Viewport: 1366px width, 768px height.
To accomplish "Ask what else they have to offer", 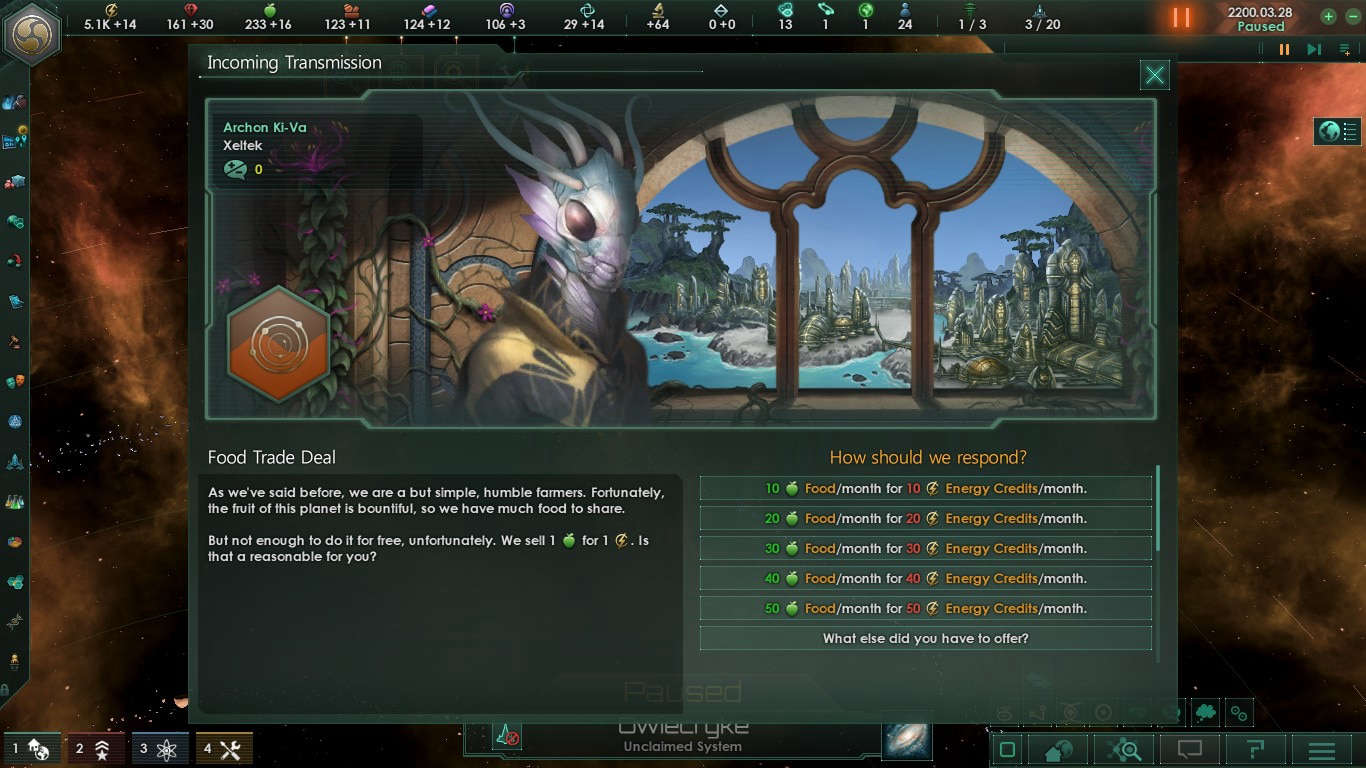I will tap(925, 638).
